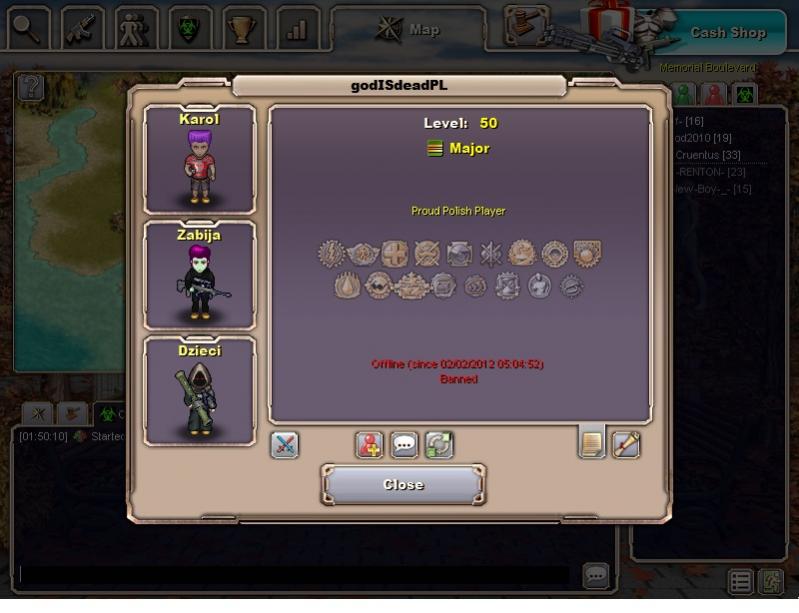799x613 pixels.
Task: Open the trophy achievements tab
Action: 244,29
